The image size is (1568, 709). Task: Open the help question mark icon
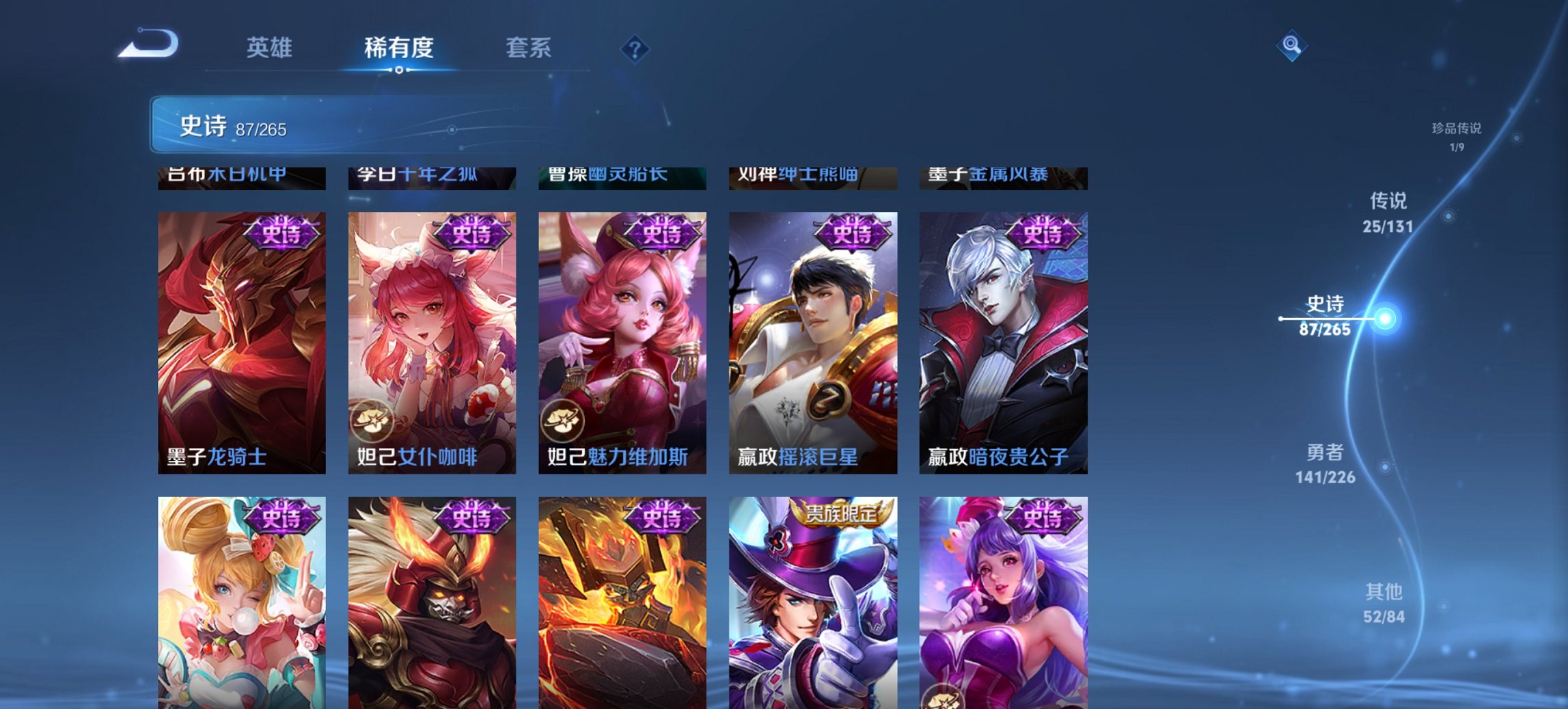pyautogui.click(x=635, y=48)
